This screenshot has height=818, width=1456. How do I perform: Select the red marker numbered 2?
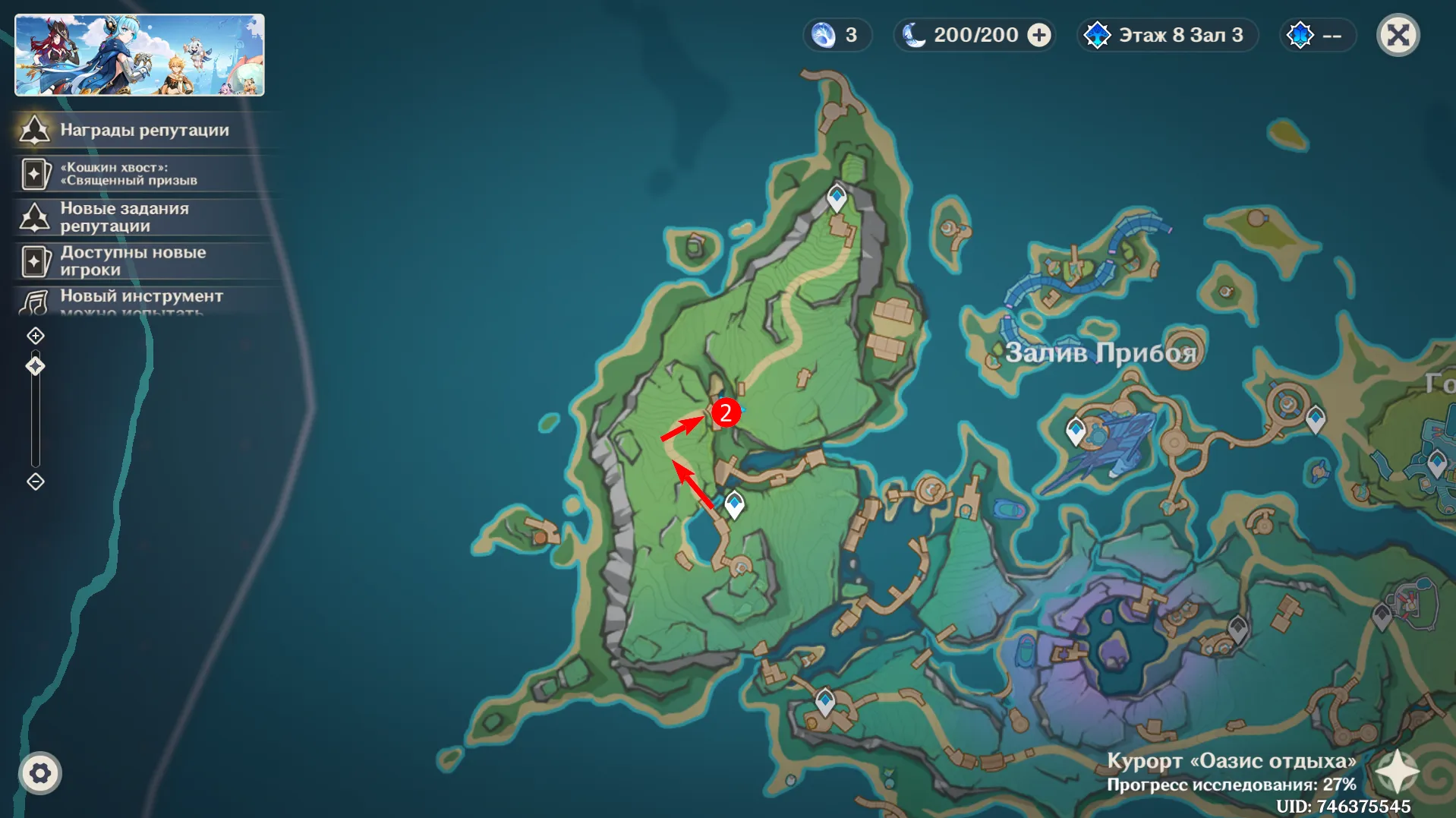pos(726,412)
